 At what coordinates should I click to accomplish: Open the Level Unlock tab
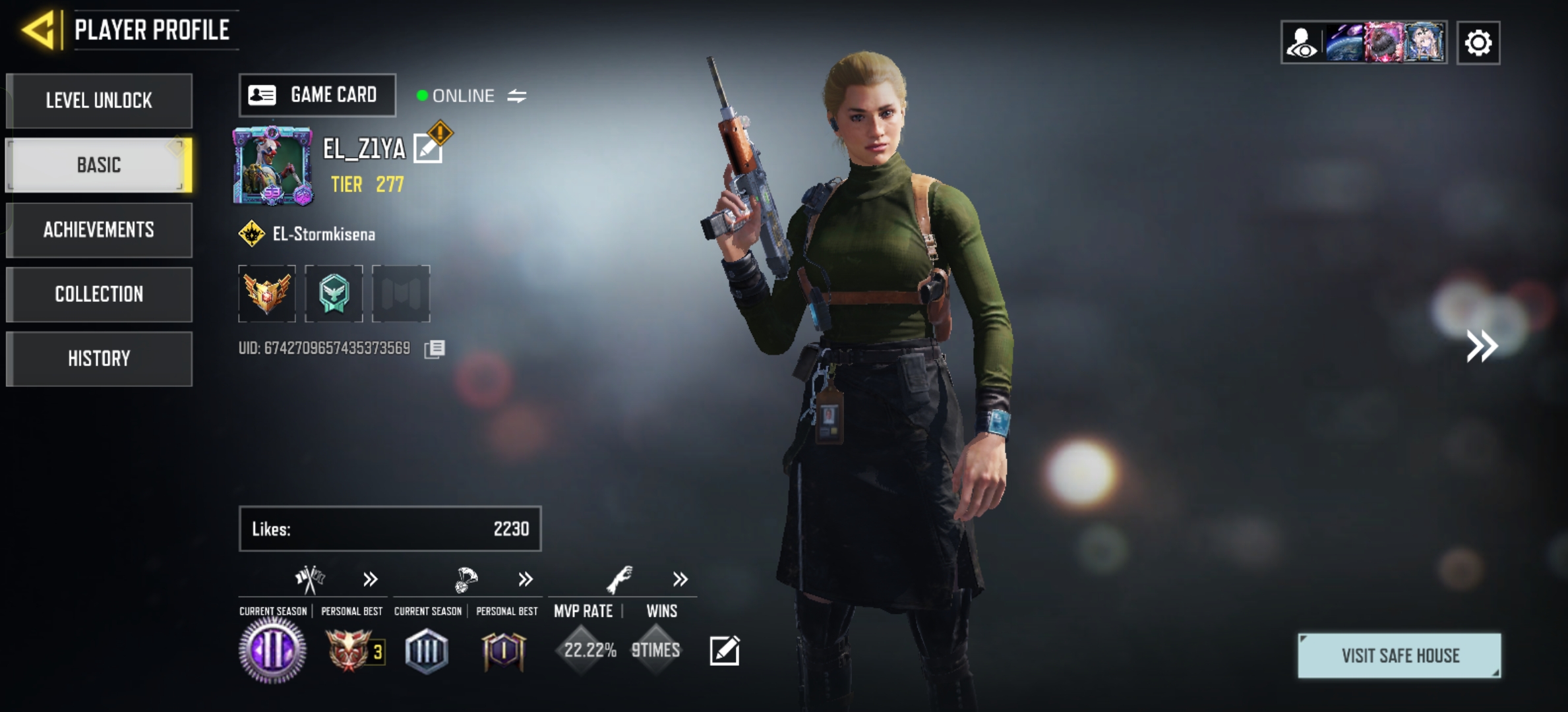(99, 101)
